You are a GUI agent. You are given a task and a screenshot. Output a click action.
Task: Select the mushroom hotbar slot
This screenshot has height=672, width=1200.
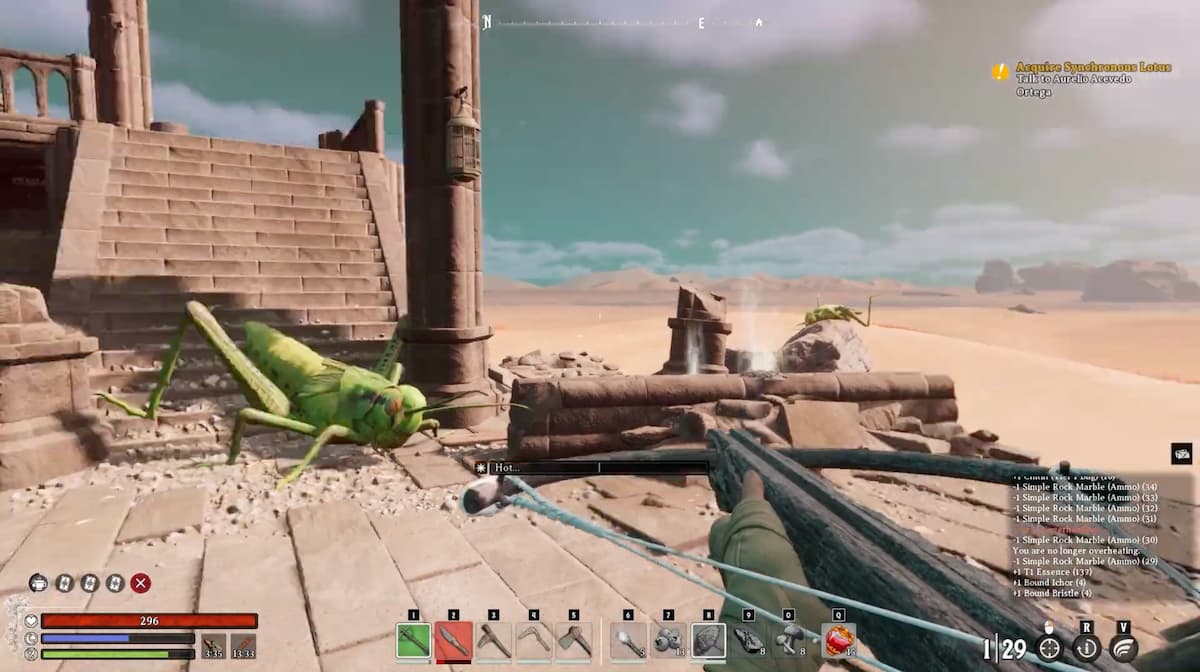(789, 640)
